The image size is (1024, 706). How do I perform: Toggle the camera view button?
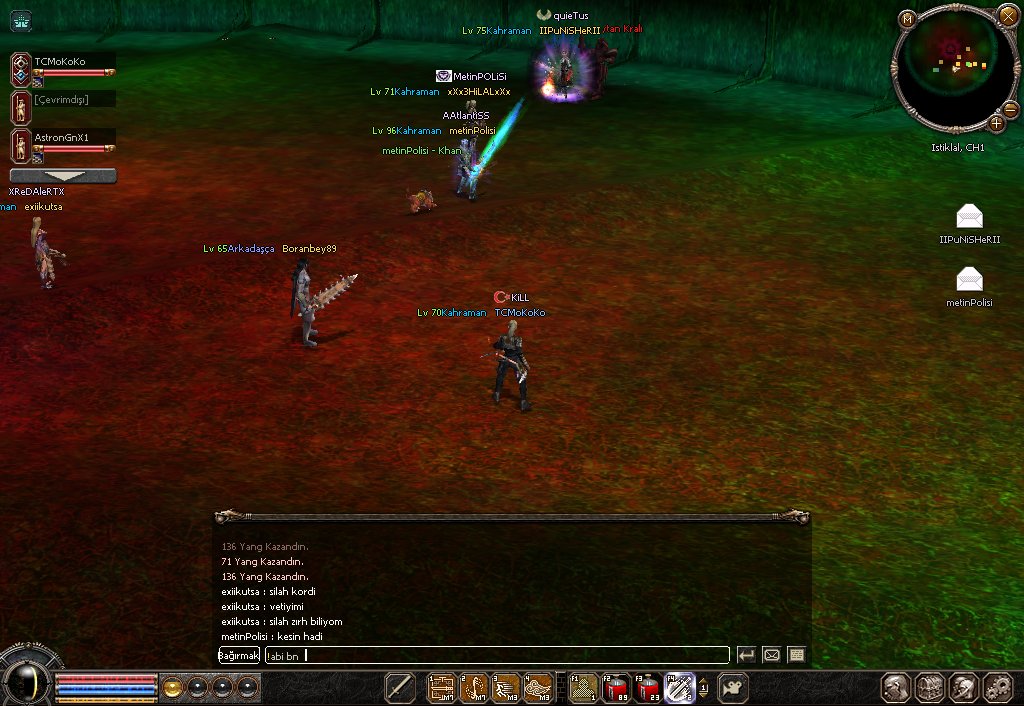click(733, 687)
